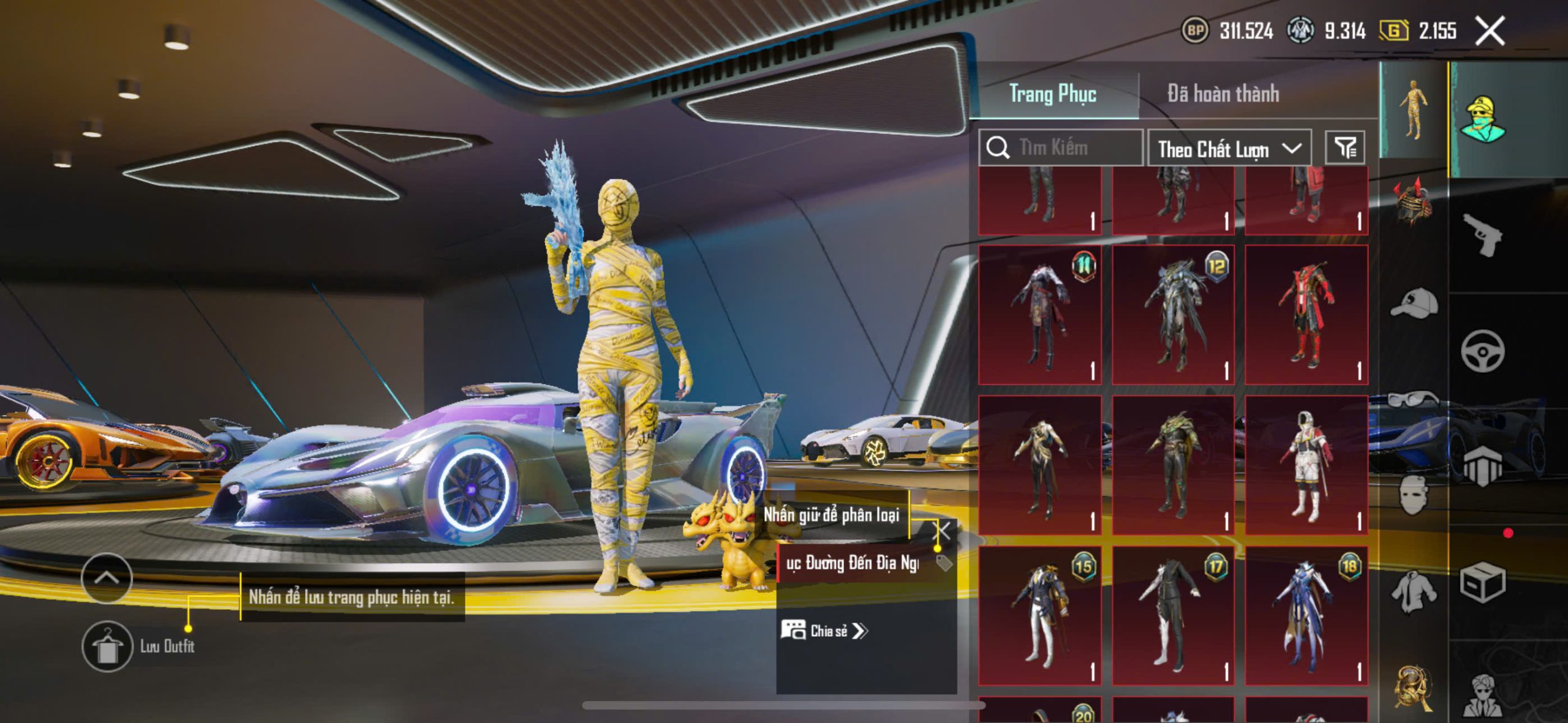Open the glasses accessory category
1568x723 pixels.
click(x=1414, y=400)
